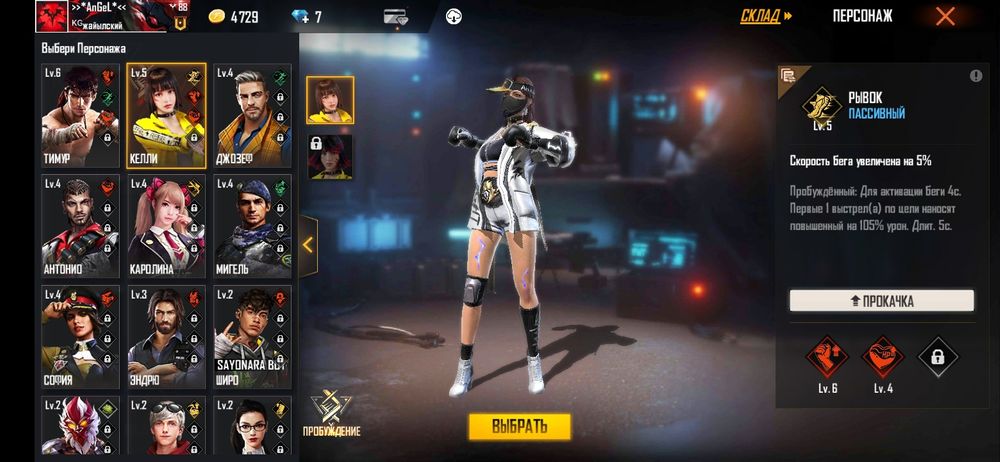The height and width of the screenshot is (462, 1000).
Task: Select the Широ character tile
Action: click(x=252, y=337)
